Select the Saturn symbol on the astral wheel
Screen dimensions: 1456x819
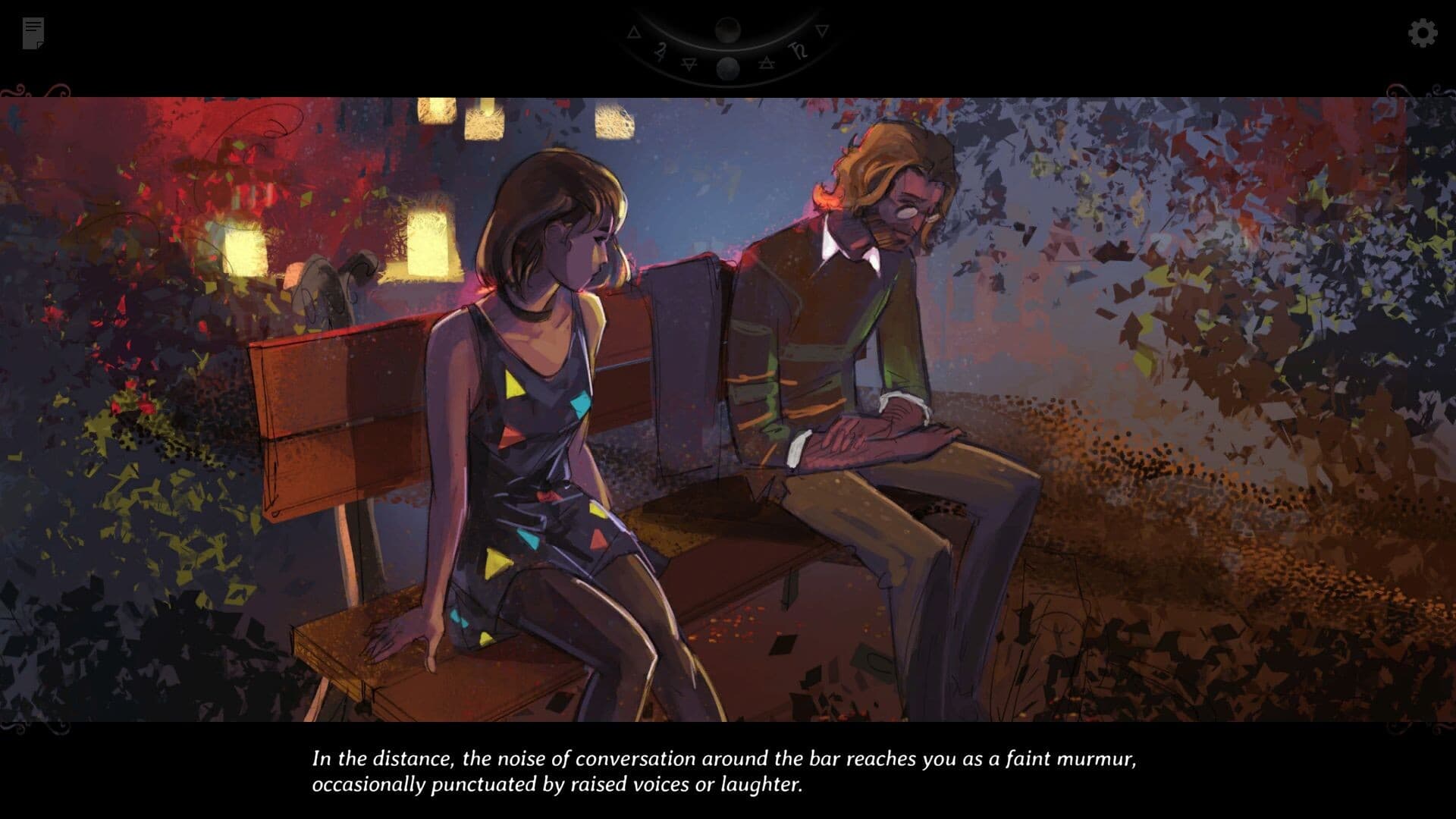pyautogui.click(x=799, y=51)
